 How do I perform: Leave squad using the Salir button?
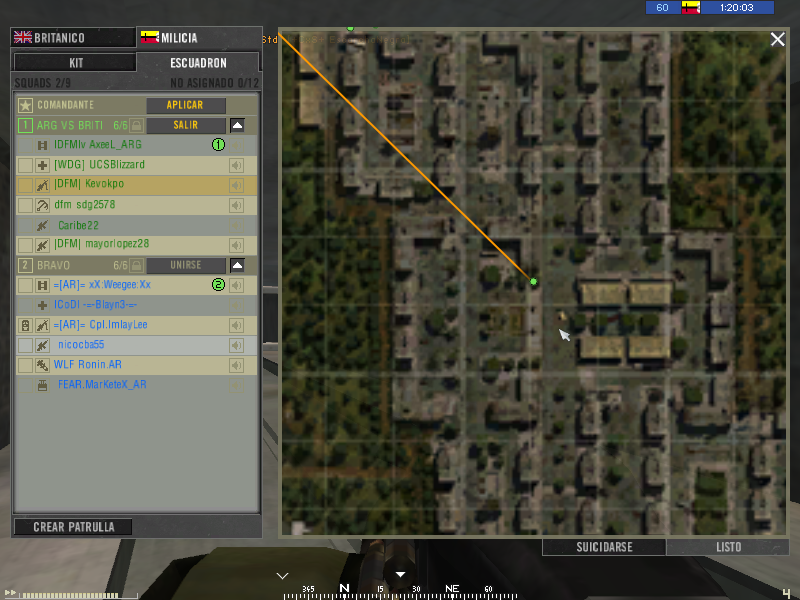tap(186, 125)
